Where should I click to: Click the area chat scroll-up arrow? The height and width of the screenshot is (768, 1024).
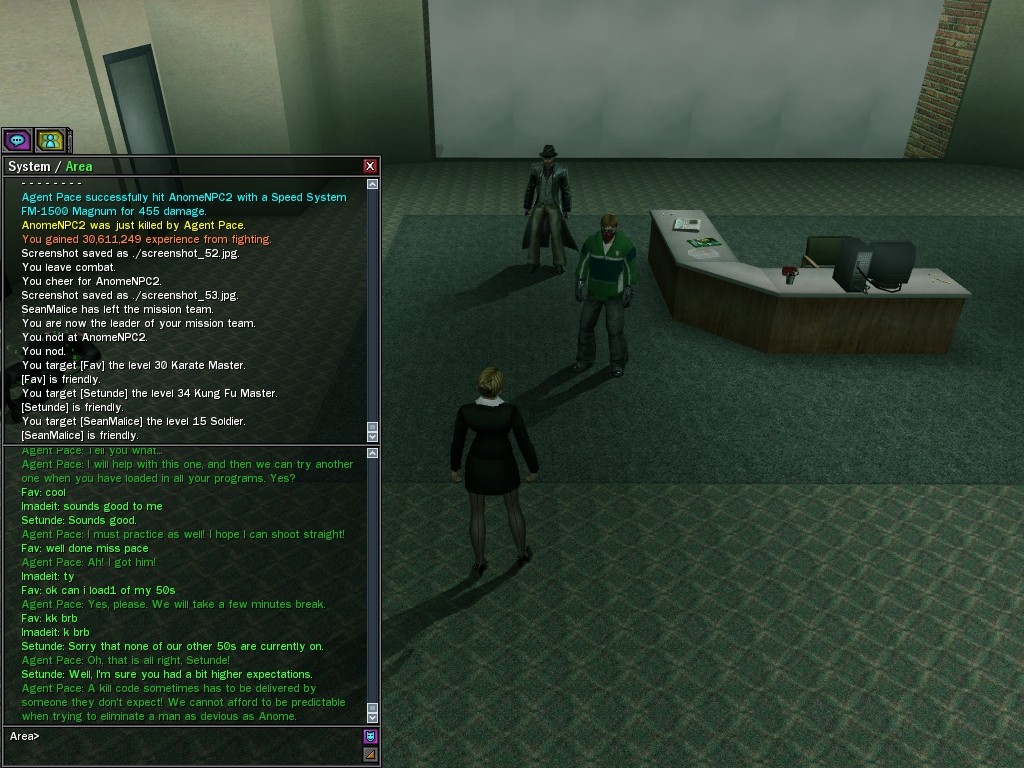coord(373,453)
